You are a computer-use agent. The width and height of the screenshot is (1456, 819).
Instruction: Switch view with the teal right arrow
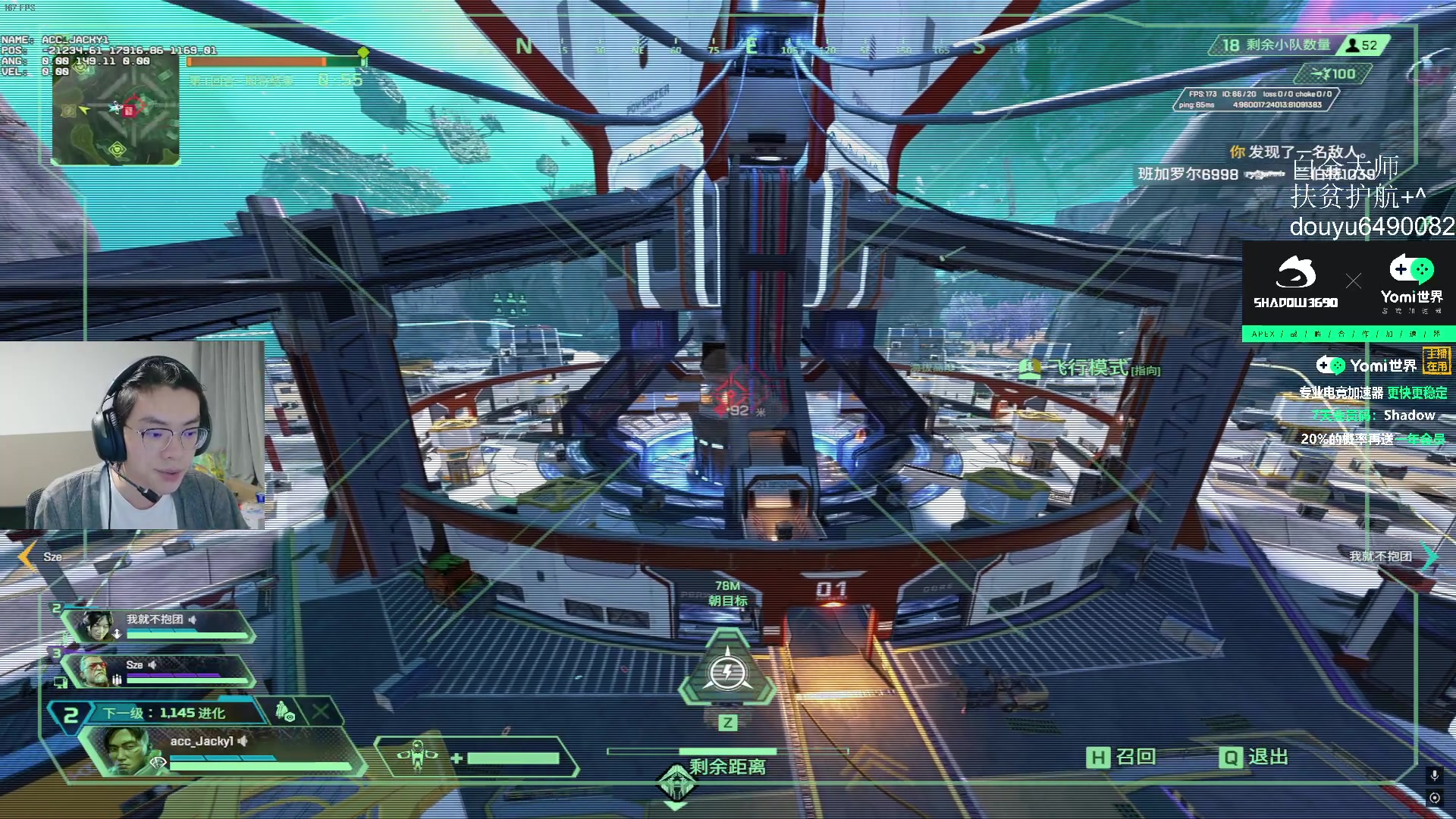click(x=1429, y=556)
